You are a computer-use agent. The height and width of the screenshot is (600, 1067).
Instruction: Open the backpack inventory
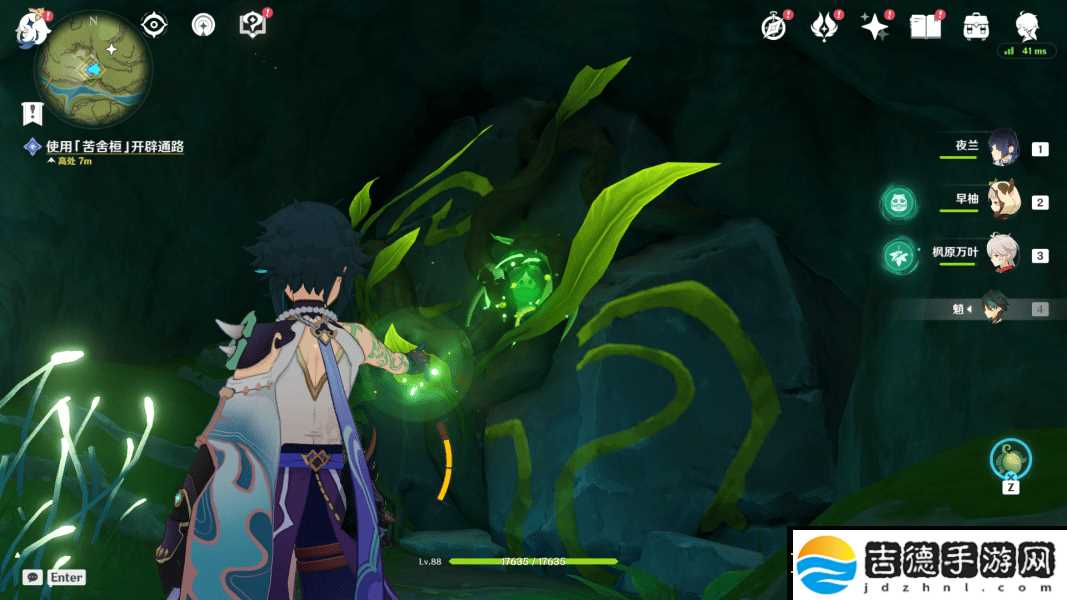click(976, 27)
